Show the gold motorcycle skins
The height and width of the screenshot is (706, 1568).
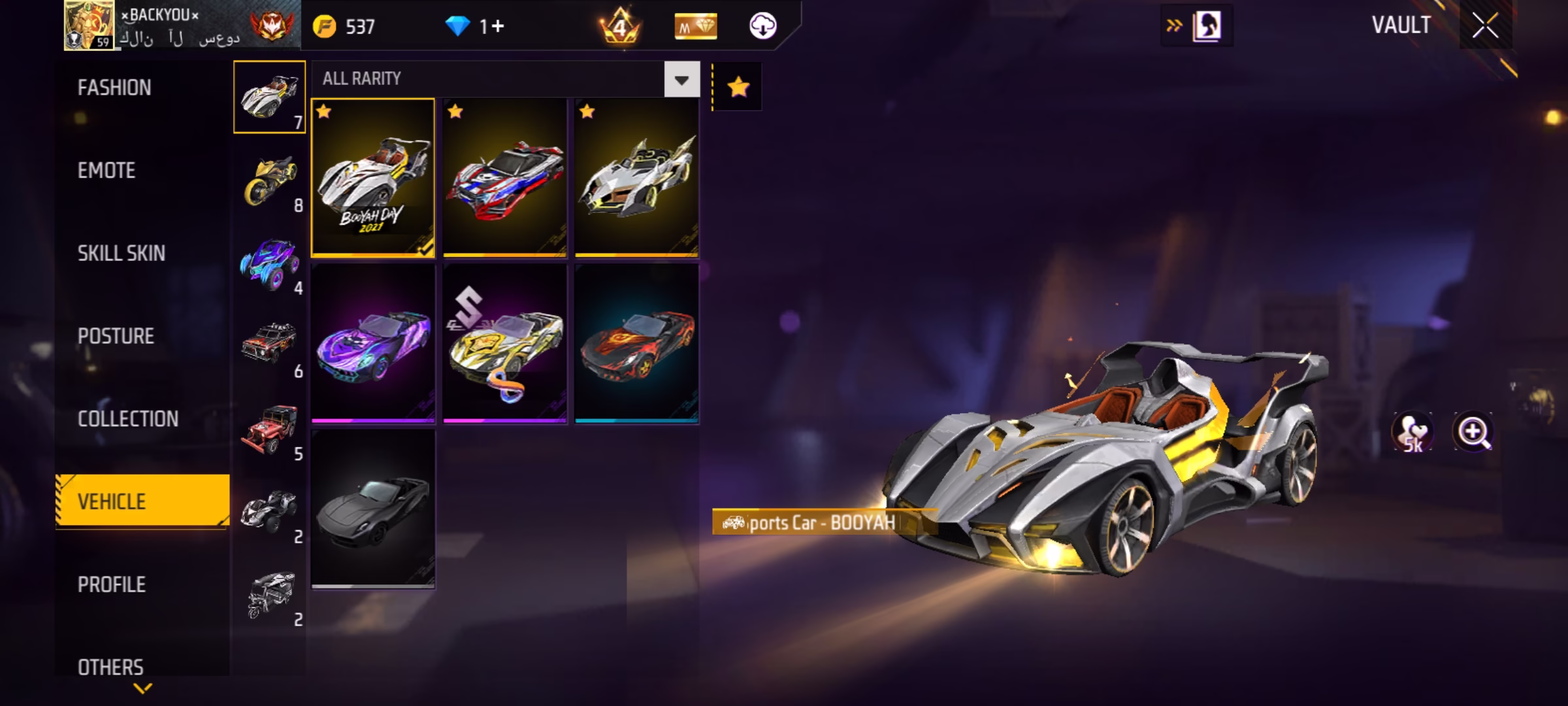point(270,181)
